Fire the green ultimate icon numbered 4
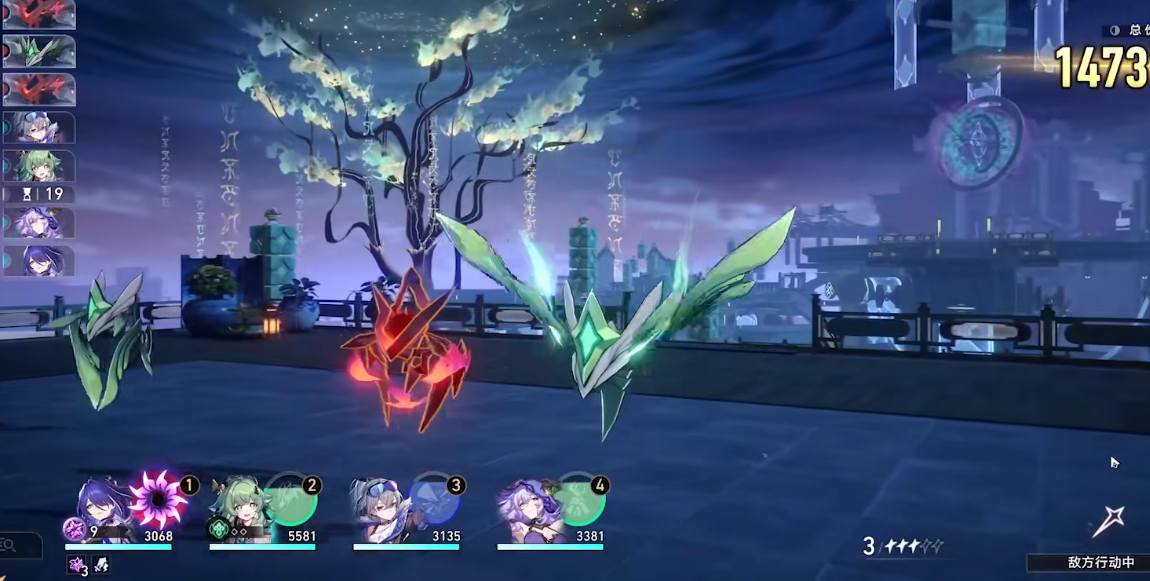The height and width of the screenshot is (581, 1150). point(580,501)
